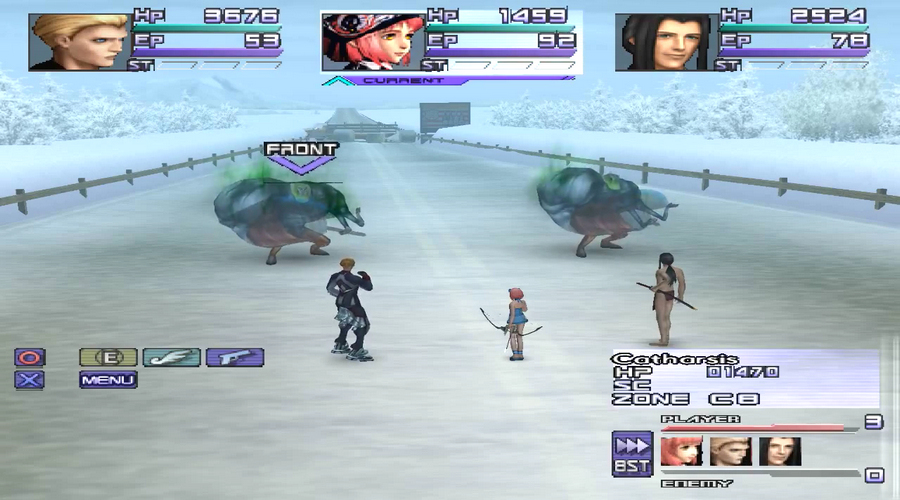Pick the blond man in the boost queue
The image size is (900, 500).
point(730,452)
